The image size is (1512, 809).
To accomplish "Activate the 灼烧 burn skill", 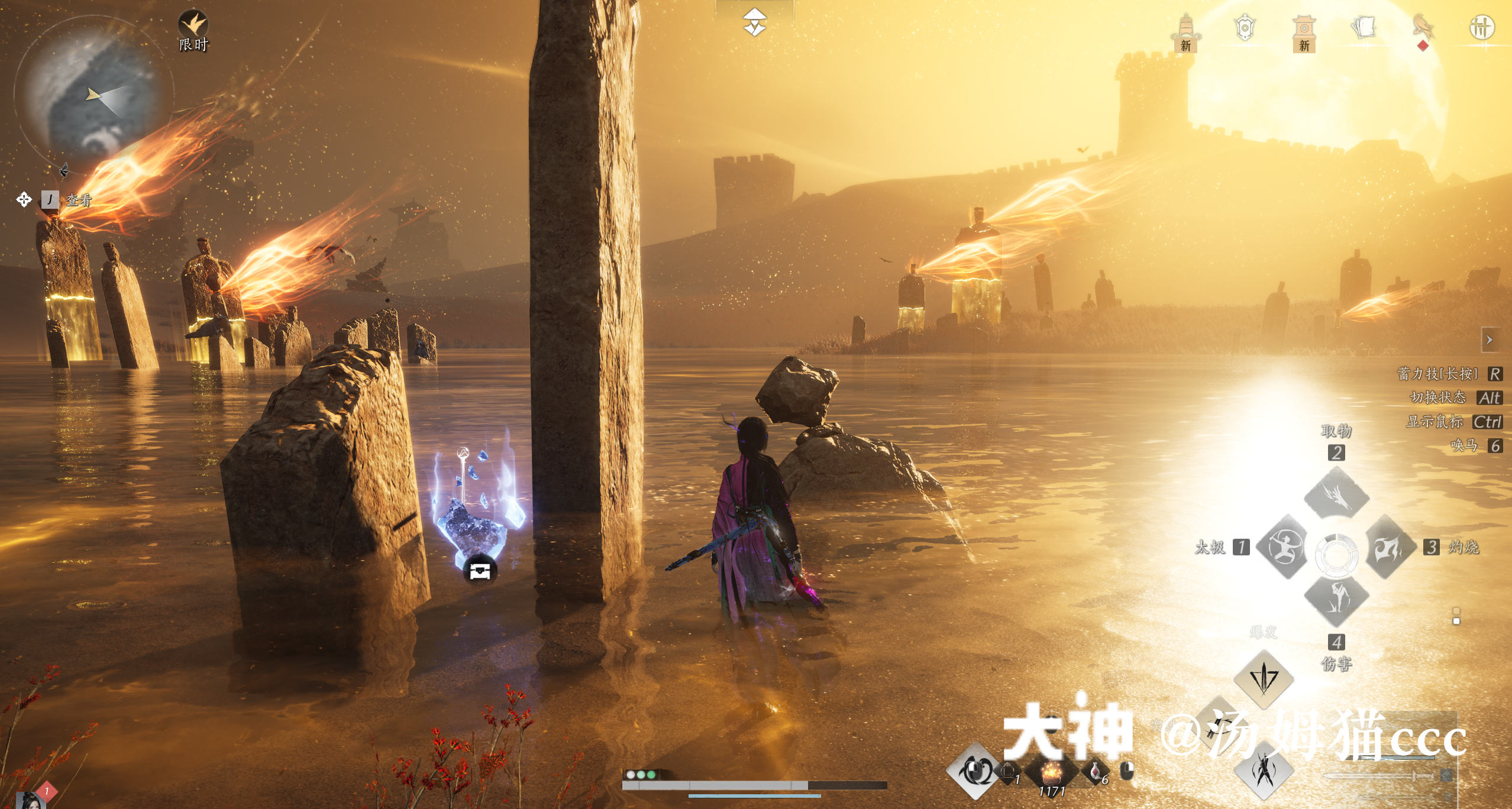I will pos(1390,547).
